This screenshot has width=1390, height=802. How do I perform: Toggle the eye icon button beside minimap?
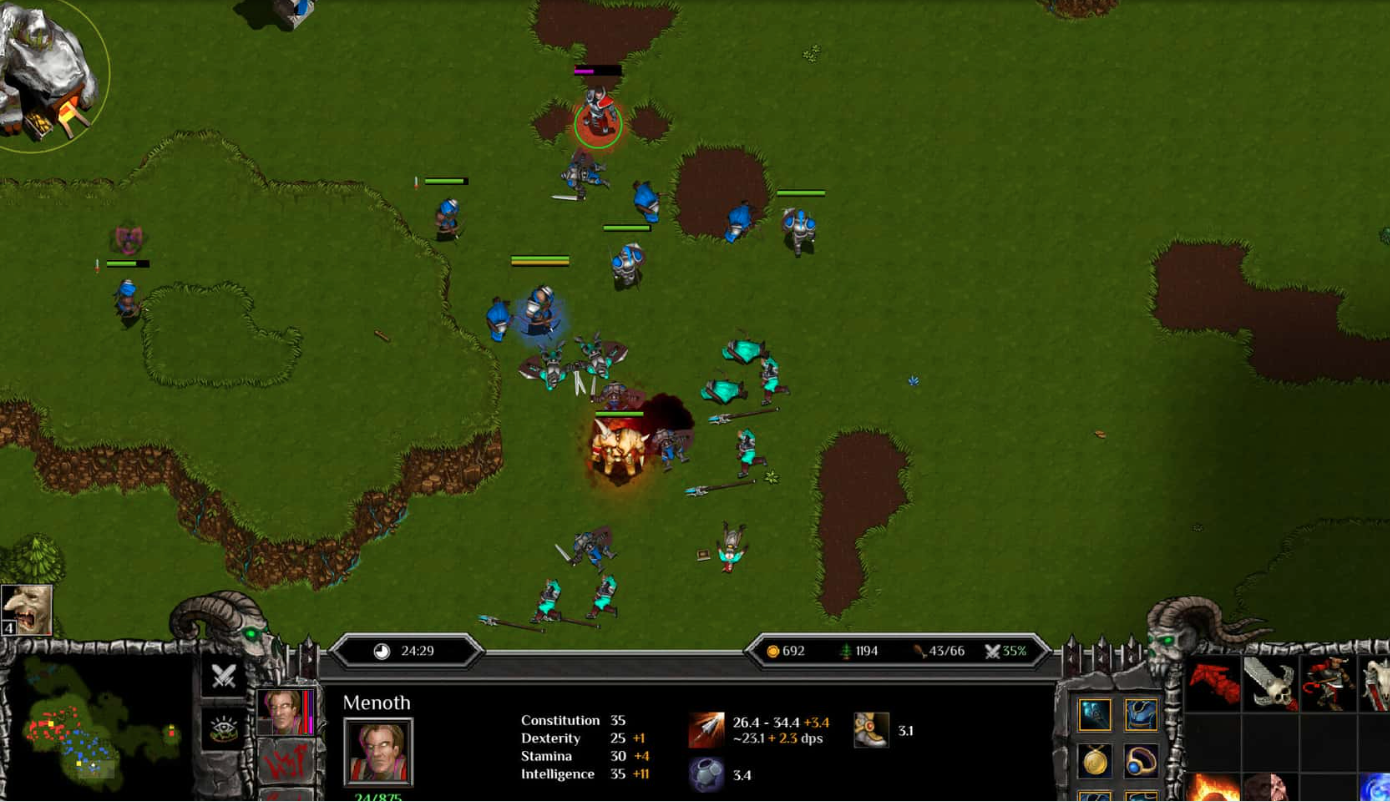pyautogui.click(x=223, y=728)
